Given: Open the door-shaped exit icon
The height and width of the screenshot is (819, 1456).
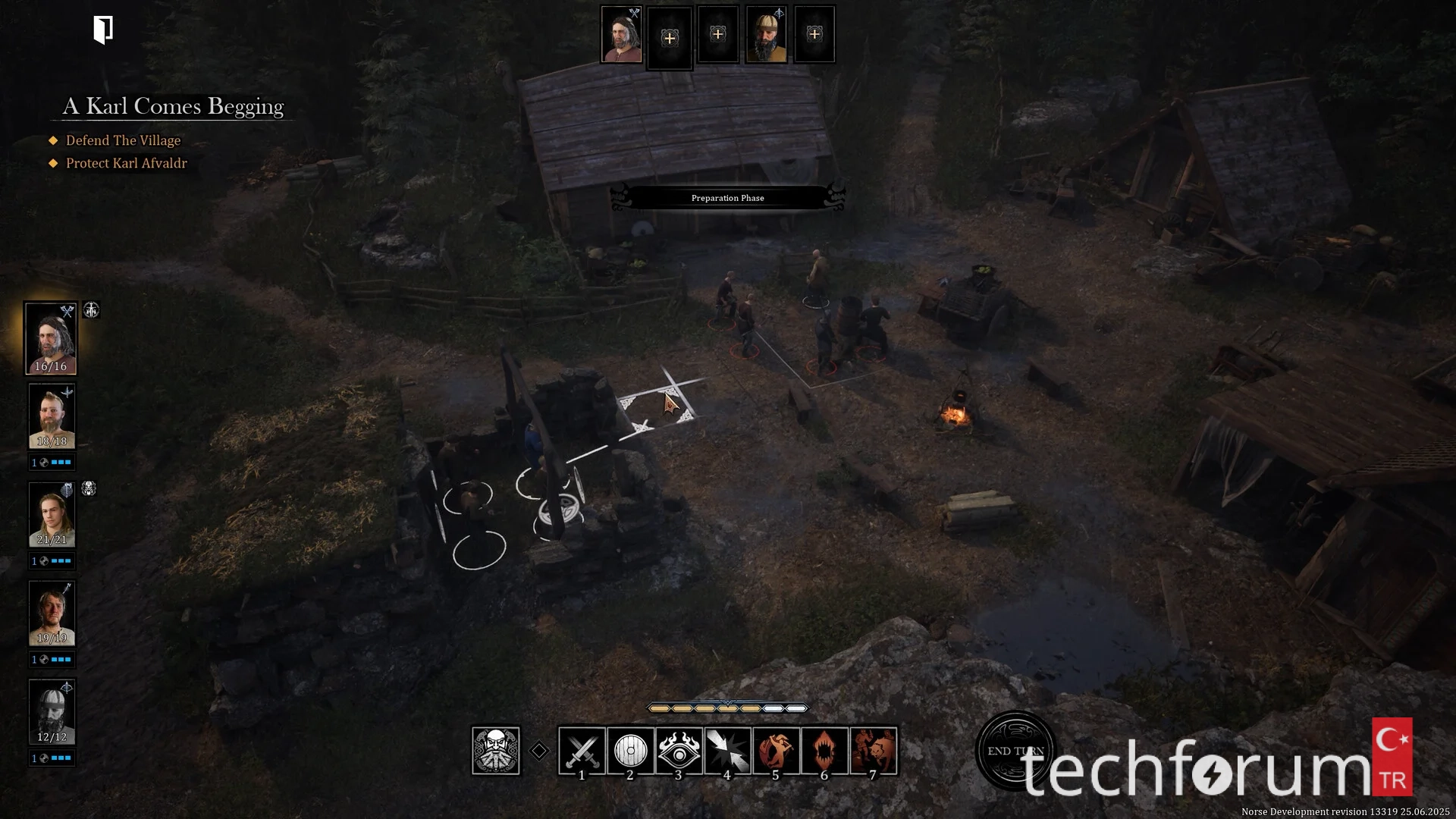Looking at the screenshot, I should [x=103, y=30].
